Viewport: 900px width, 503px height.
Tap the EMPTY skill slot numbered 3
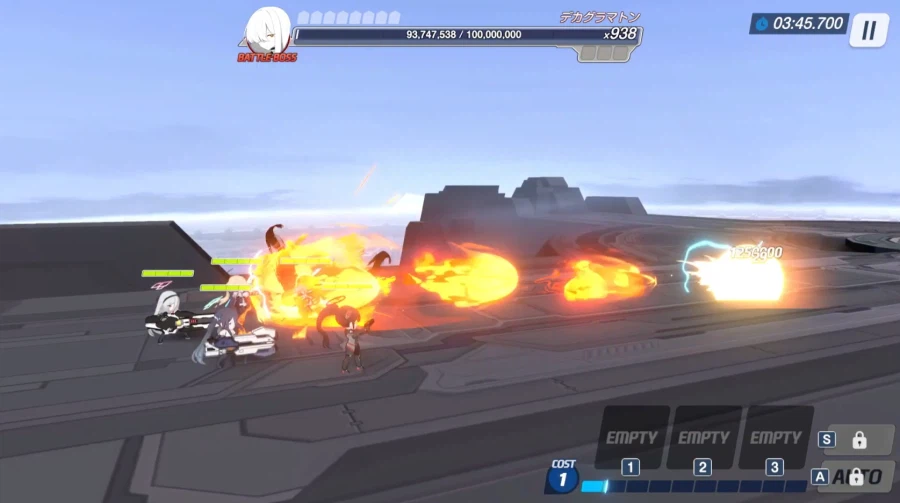click(x=775, y=438)
